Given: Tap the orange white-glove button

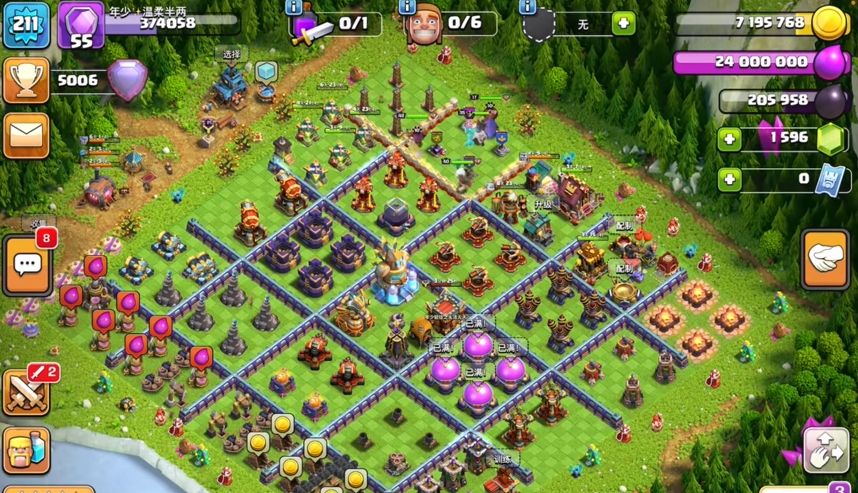Looking at the screenshot, I should pyautogui.click(x=826, y=259).
